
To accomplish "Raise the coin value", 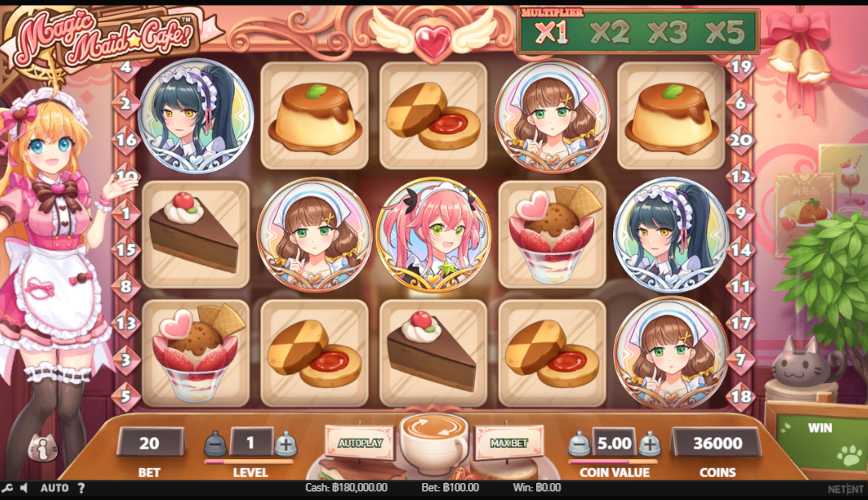I will click(x=650, y=443).
